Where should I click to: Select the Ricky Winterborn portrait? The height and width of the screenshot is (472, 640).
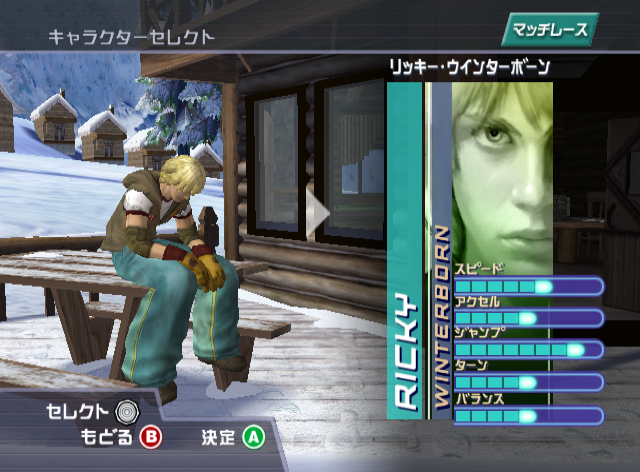[x=502, y=170]
